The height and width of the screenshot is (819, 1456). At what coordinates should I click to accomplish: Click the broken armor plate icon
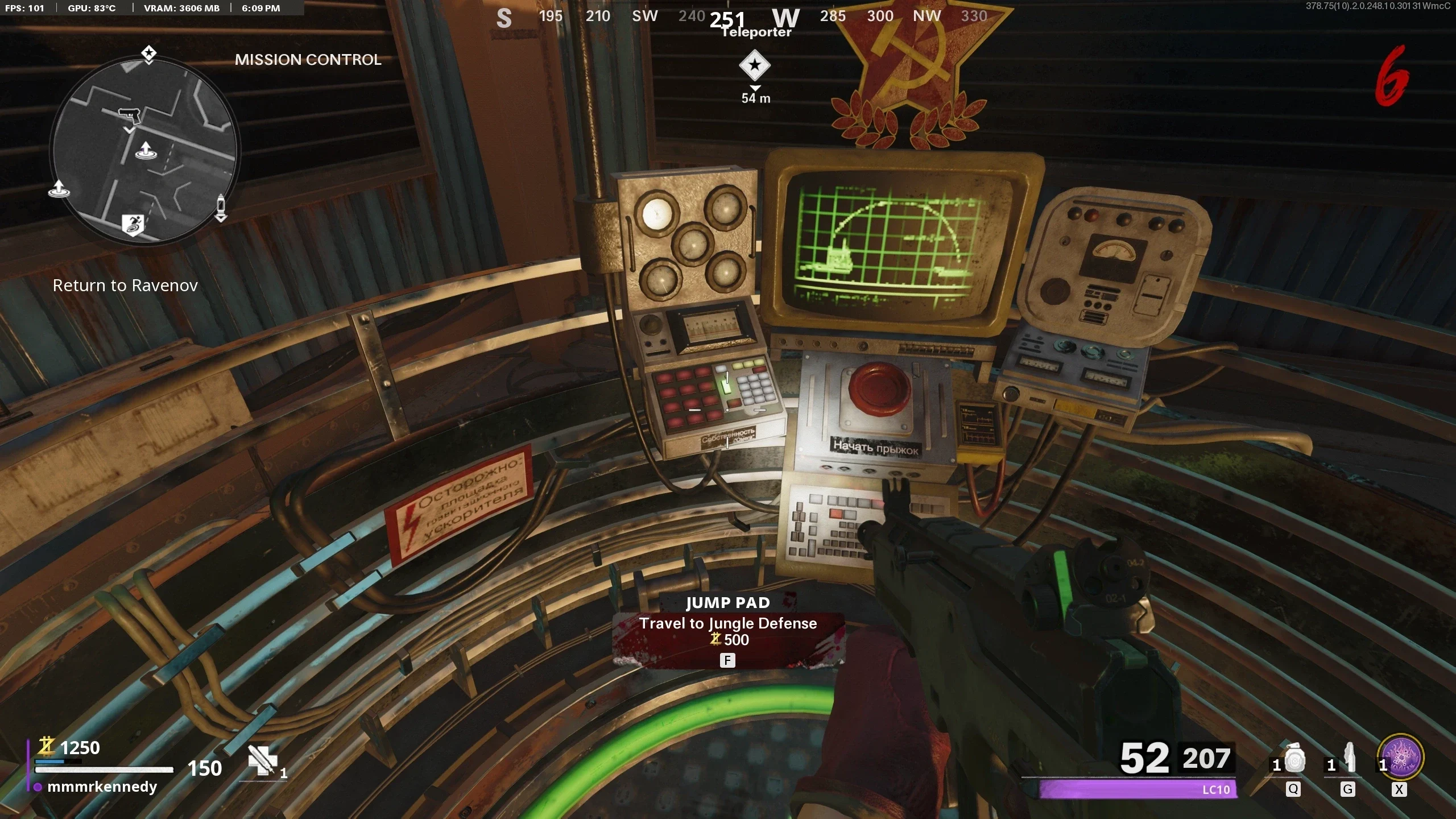click(262, 760)
